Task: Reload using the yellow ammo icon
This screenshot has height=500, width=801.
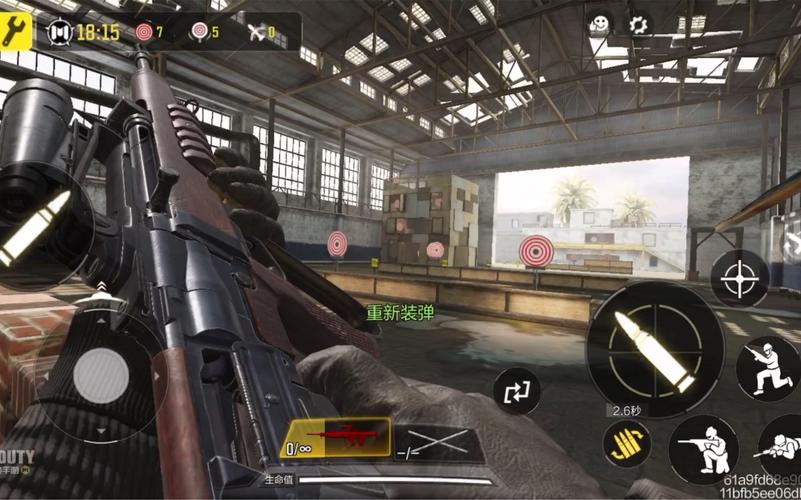Action: [627, 443]
